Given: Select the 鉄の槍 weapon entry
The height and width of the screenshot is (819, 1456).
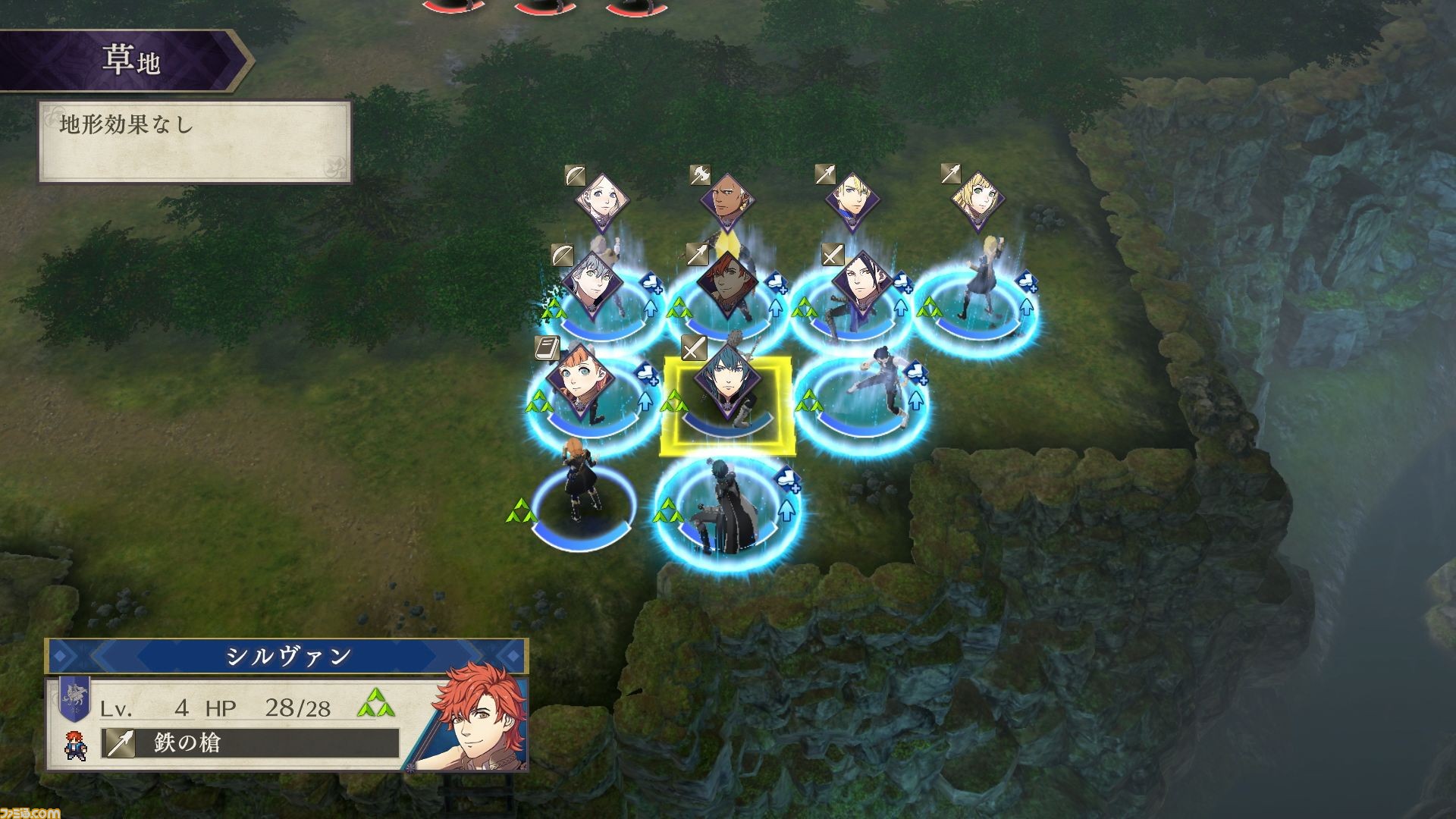Looking at the screenshot, I should click(250, 743).
